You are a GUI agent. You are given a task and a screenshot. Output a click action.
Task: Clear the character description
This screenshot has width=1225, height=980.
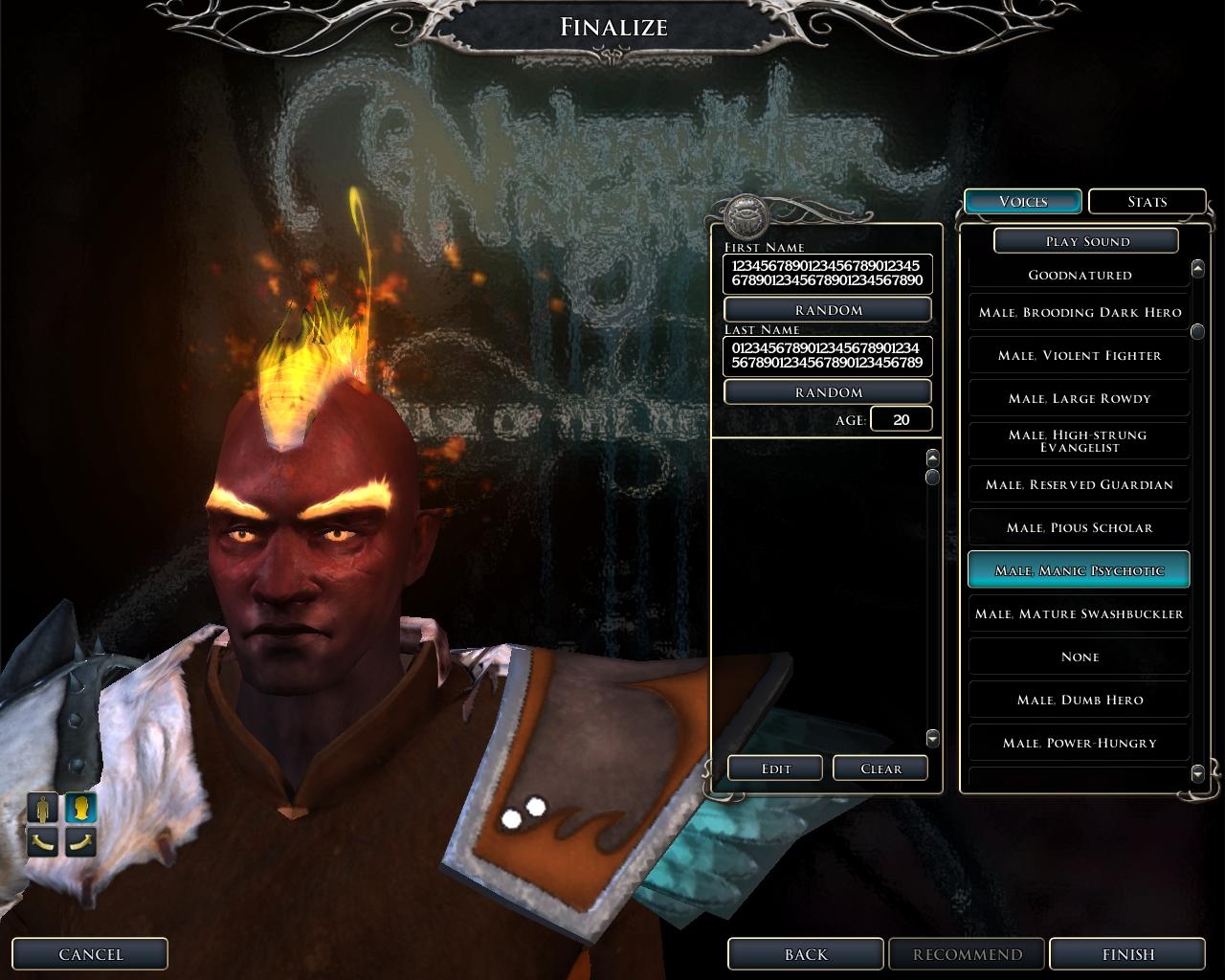pyautogui.click(x=880, y=768)
